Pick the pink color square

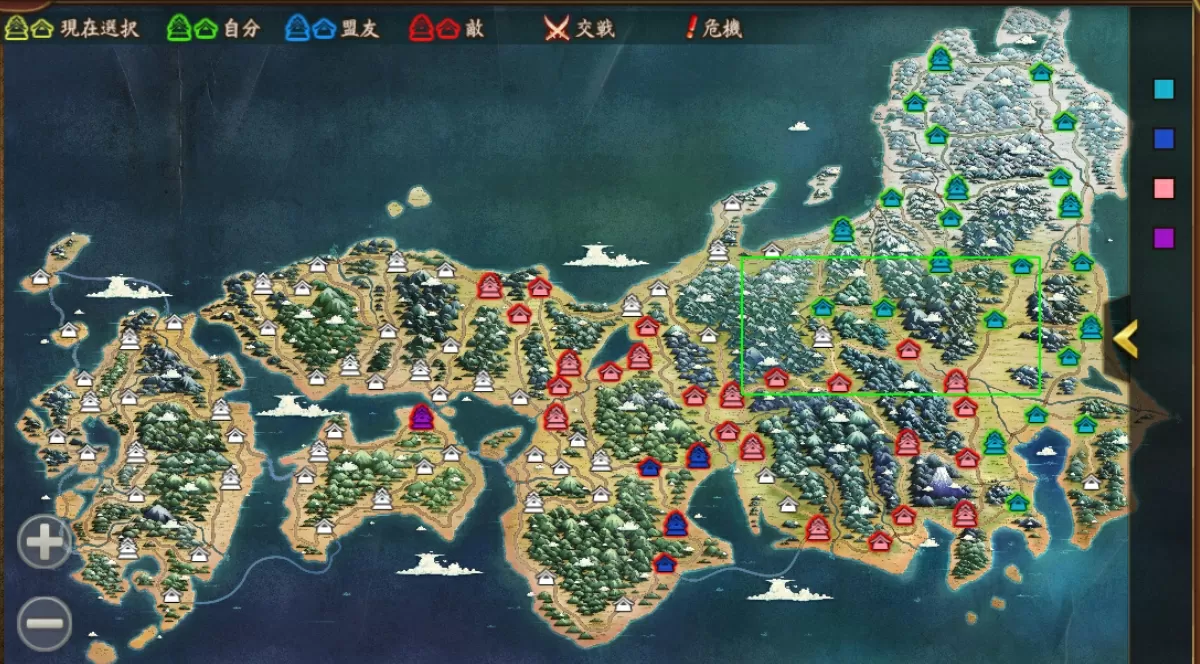click(1163, 188)
